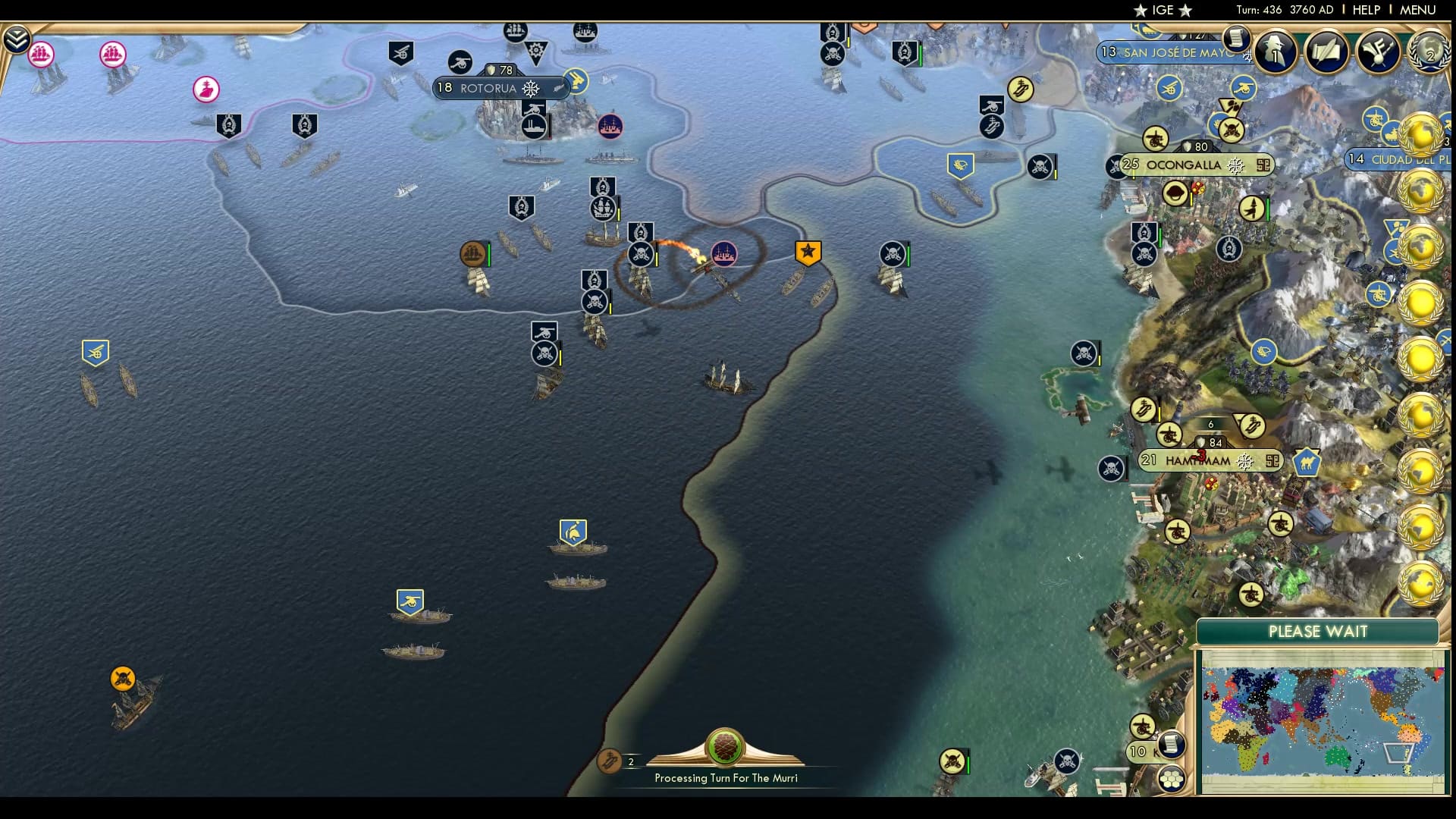
Task: Toggle the snowflake indicator on Ocongalla's banner
Action: coord(1237,164)
